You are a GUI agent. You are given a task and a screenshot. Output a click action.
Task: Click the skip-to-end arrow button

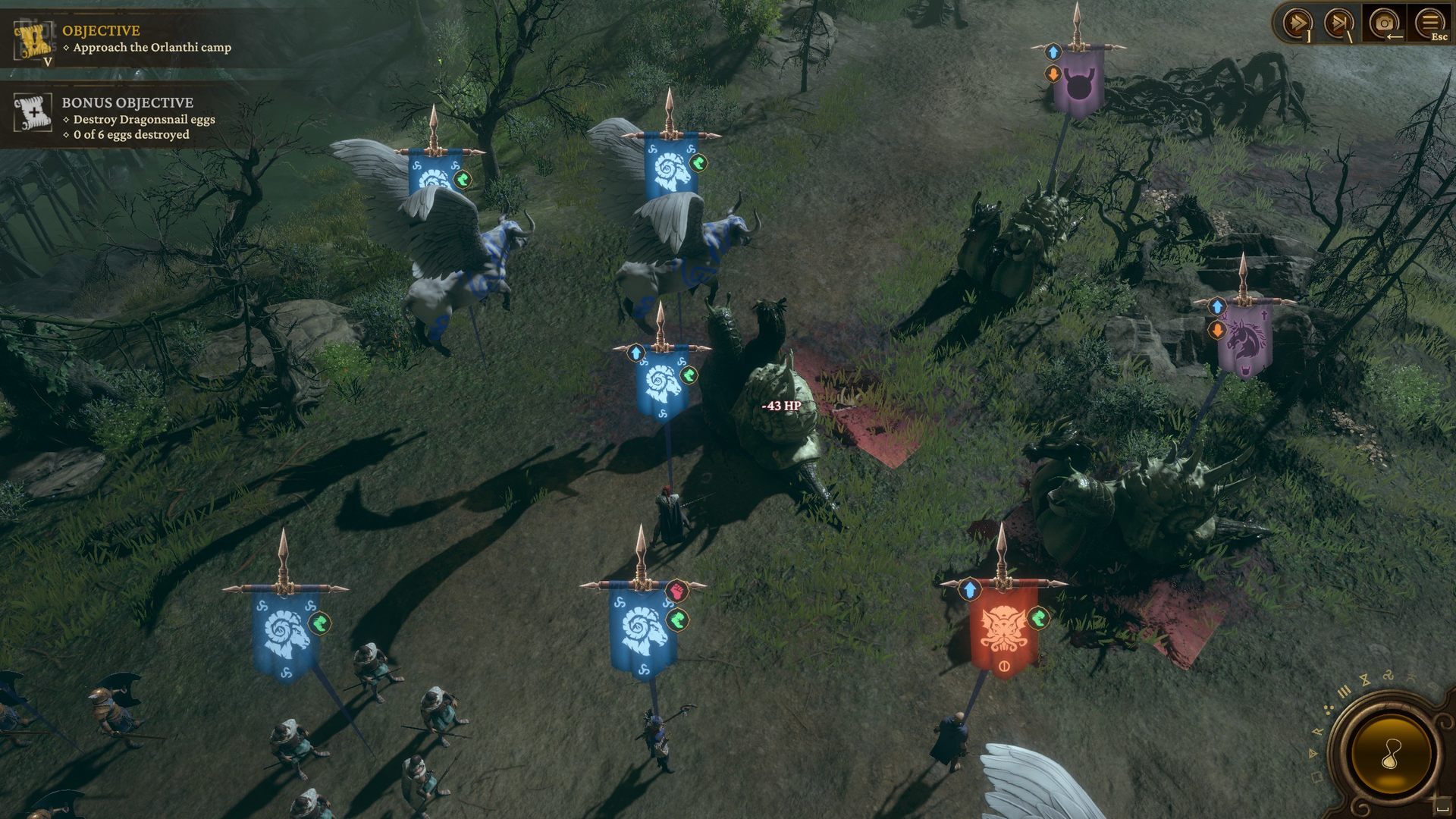pyautogui.click(x=1338, y=23)
